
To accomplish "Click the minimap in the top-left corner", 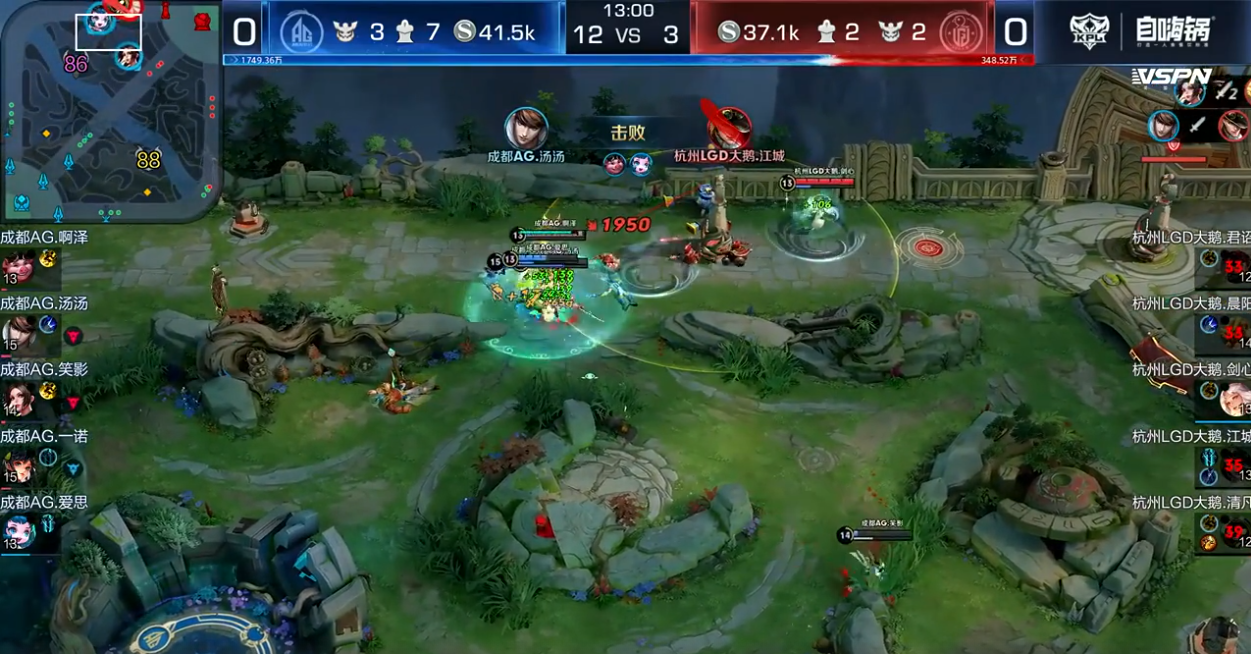I will coord(108,108).
